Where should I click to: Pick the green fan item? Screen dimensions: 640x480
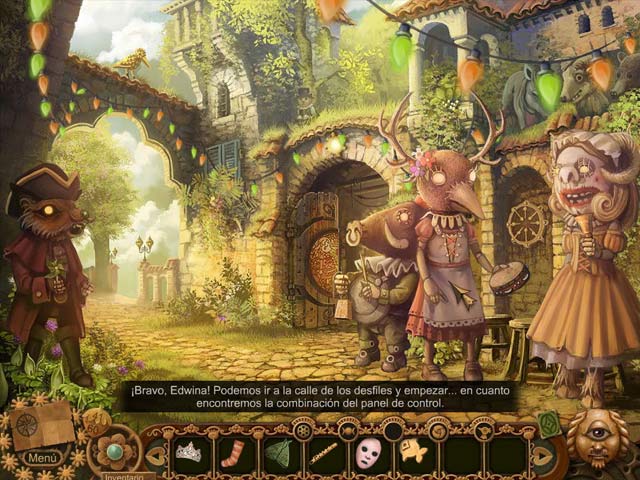278,453
